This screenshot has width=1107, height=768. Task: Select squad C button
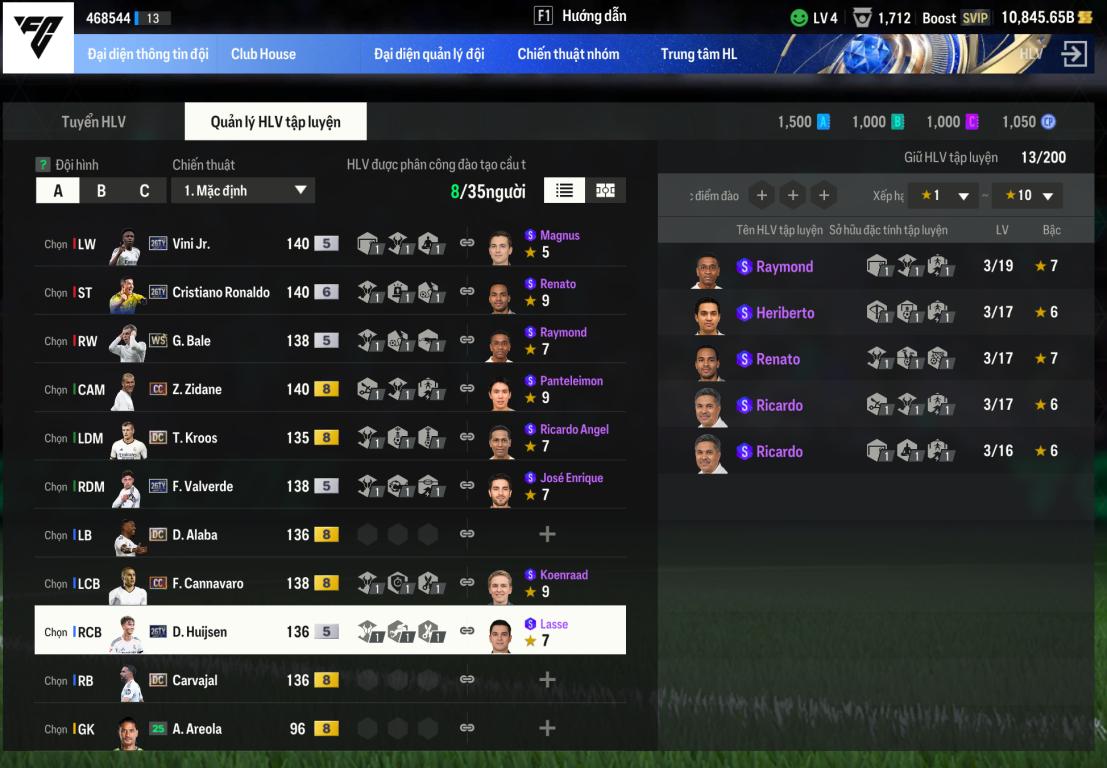pos(144,191)
